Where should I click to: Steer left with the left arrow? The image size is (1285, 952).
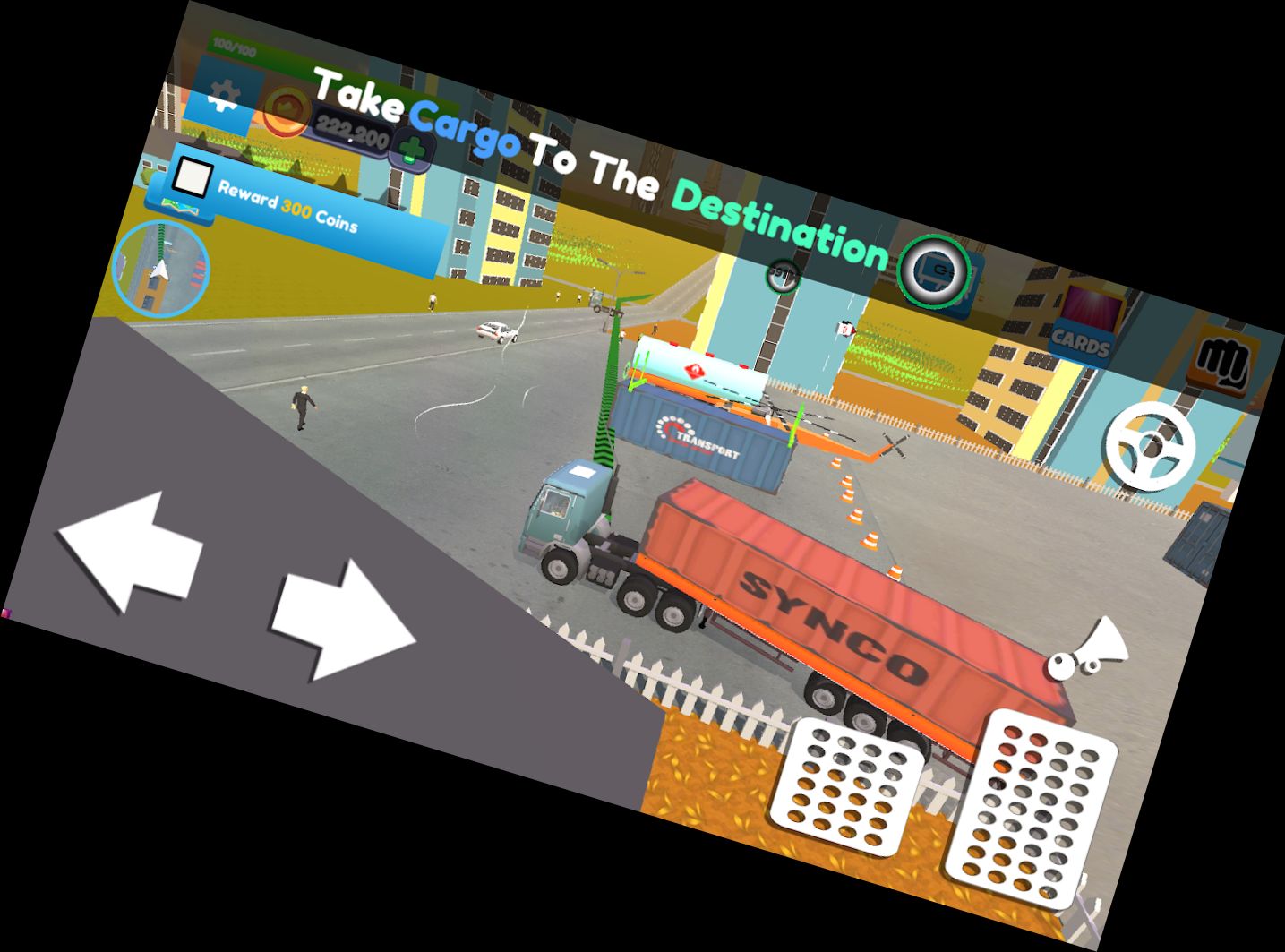pos(131,551)
